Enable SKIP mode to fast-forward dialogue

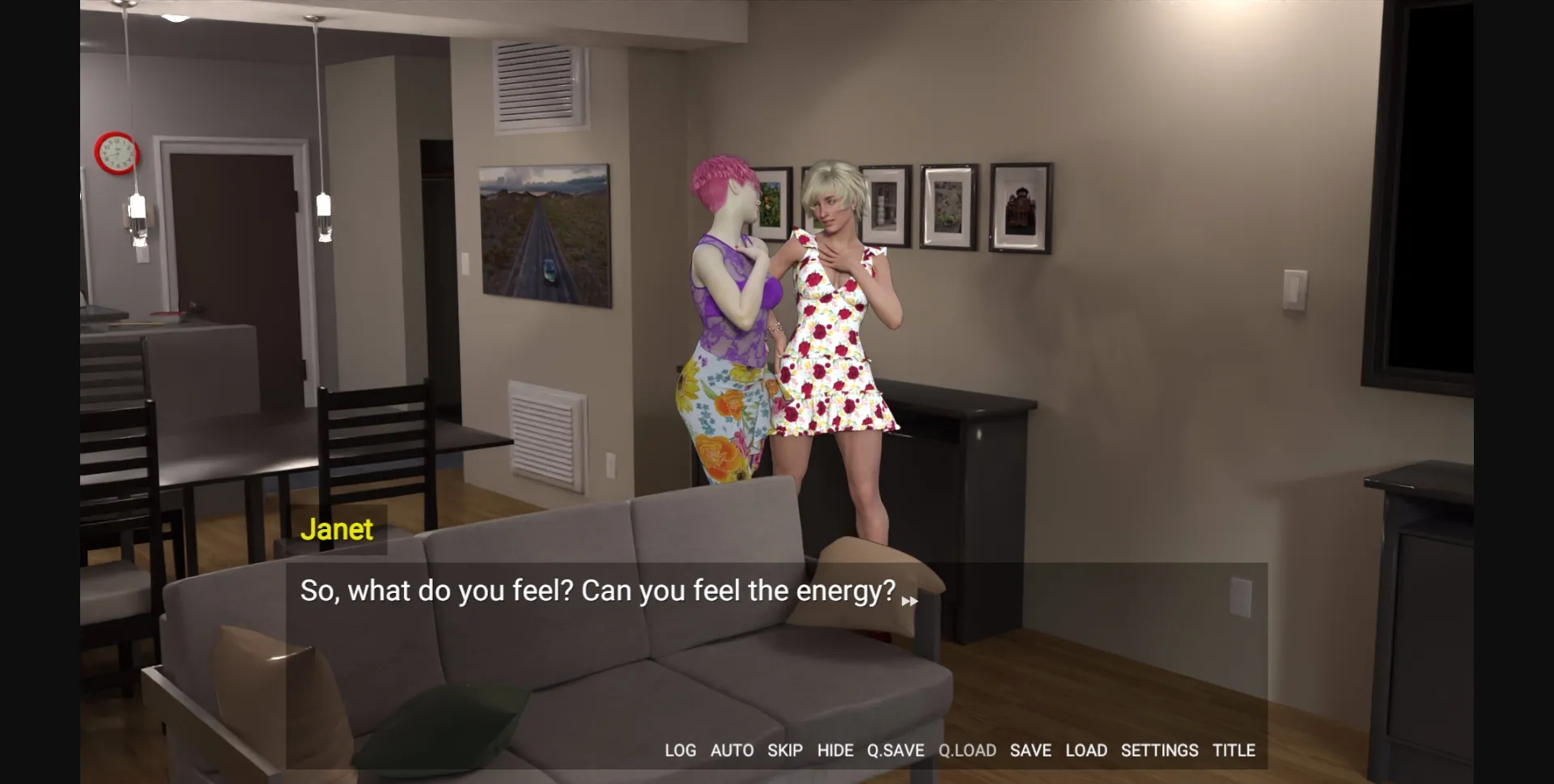[786, 750]
